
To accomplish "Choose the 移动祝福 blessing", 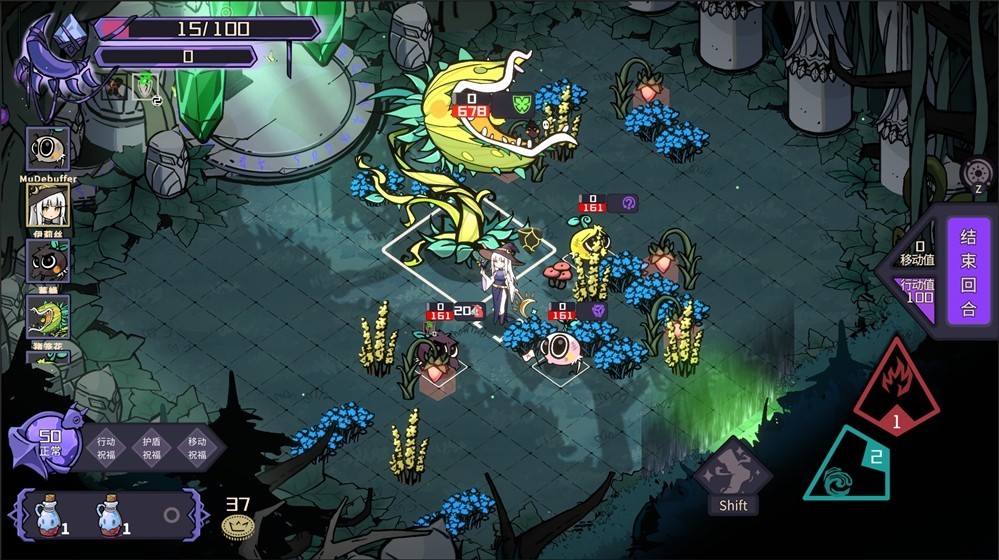I will (197, 447).
